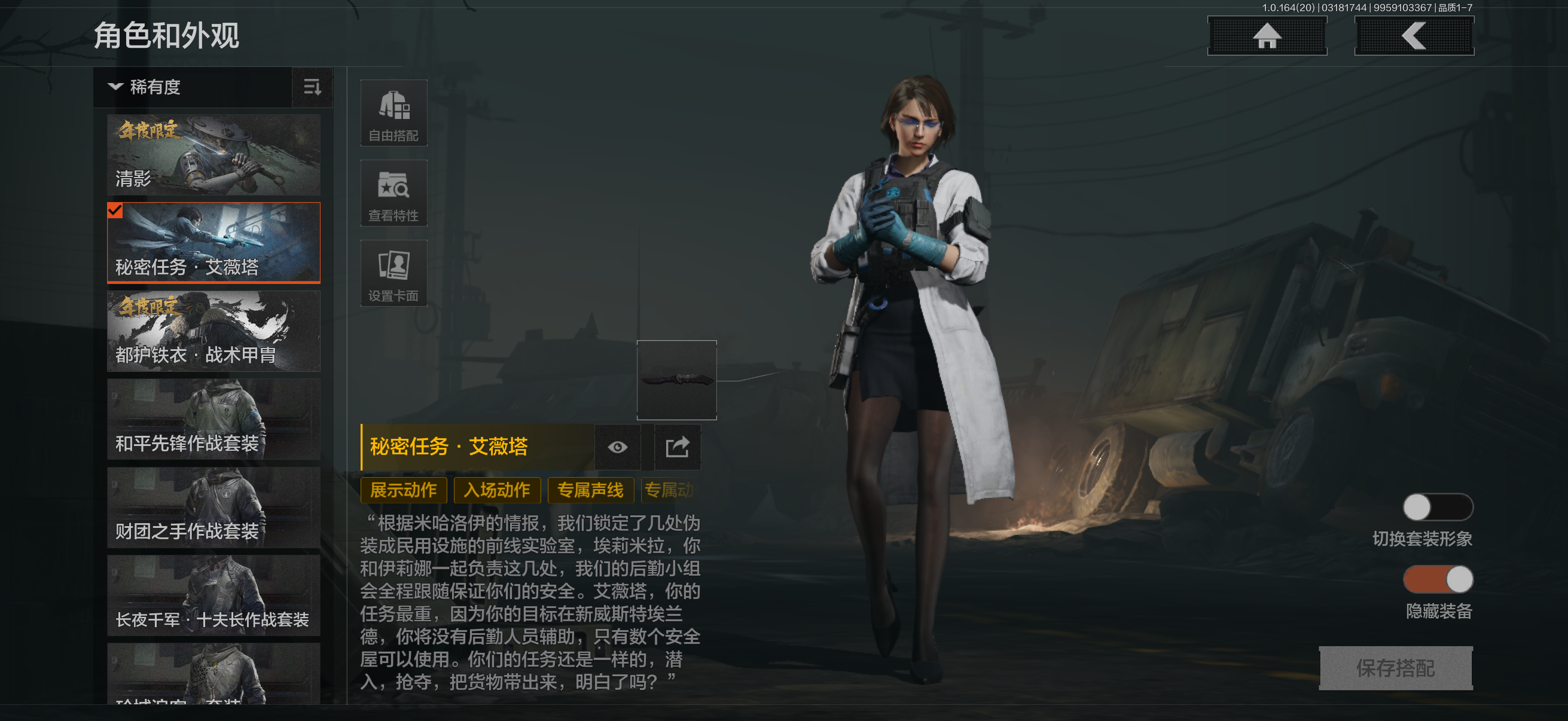Click the home icon at top right
This screenshot has width=1568, height=721.
1267,35
